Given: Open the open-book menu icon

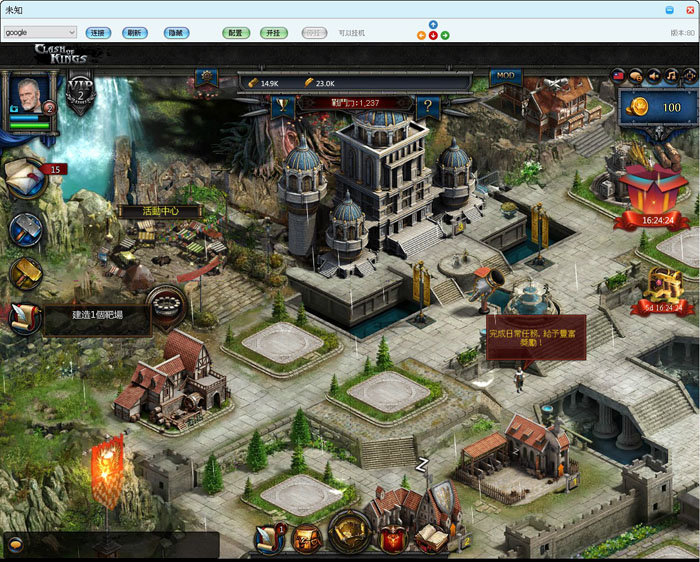Looking at the screenshot, I should (x=430, y=538).
